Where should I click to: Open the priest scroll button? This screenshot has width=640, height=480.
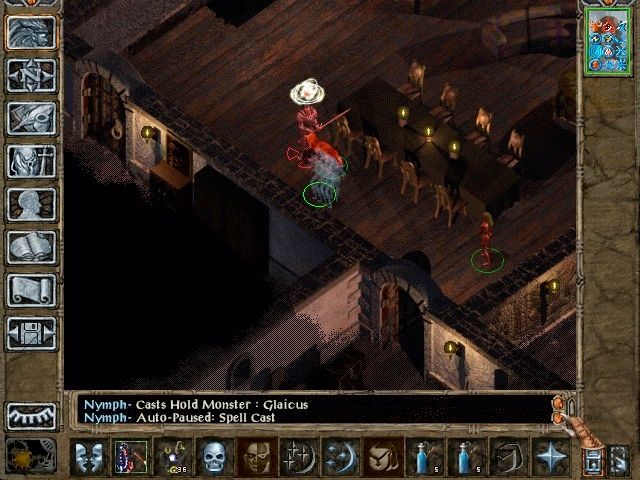[x=31, y=290]
